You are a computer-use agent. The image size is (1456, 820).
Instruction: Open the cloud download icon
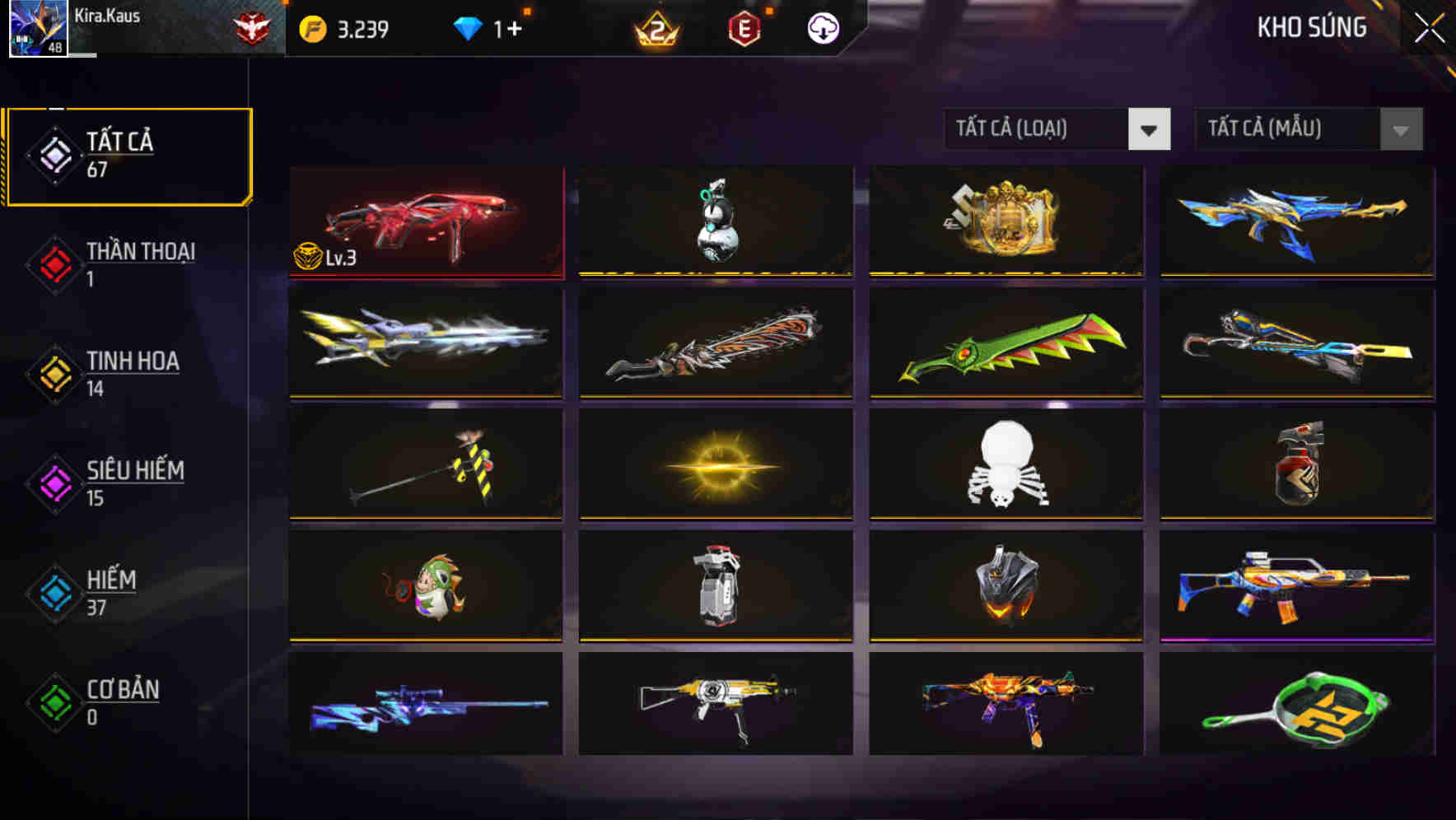click(821, 27)
